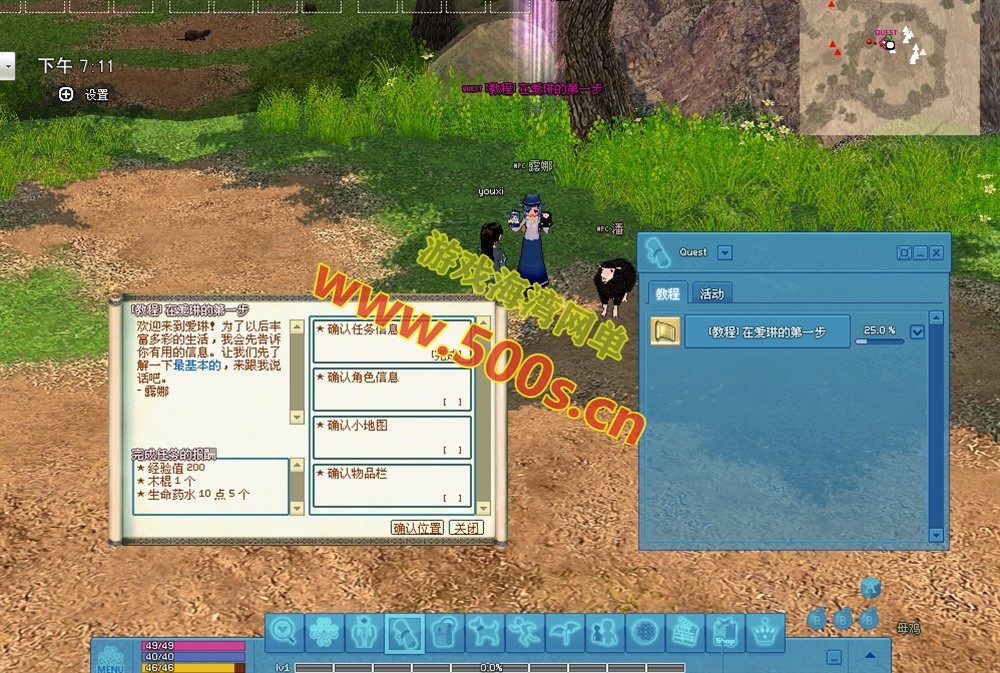Screen dimensions: 1000x673
Task: Click the quest scroll toolbar icon
Action: click(x=404, y=633)
